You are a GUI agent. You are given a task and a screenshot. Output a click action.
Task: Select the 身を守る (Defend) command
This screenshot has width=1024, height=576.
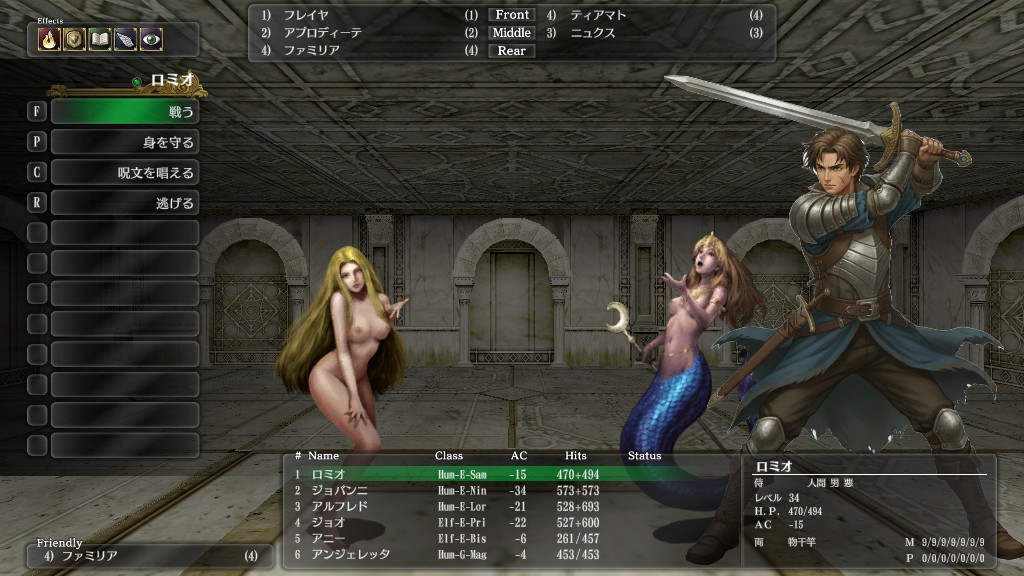(124, 142)
